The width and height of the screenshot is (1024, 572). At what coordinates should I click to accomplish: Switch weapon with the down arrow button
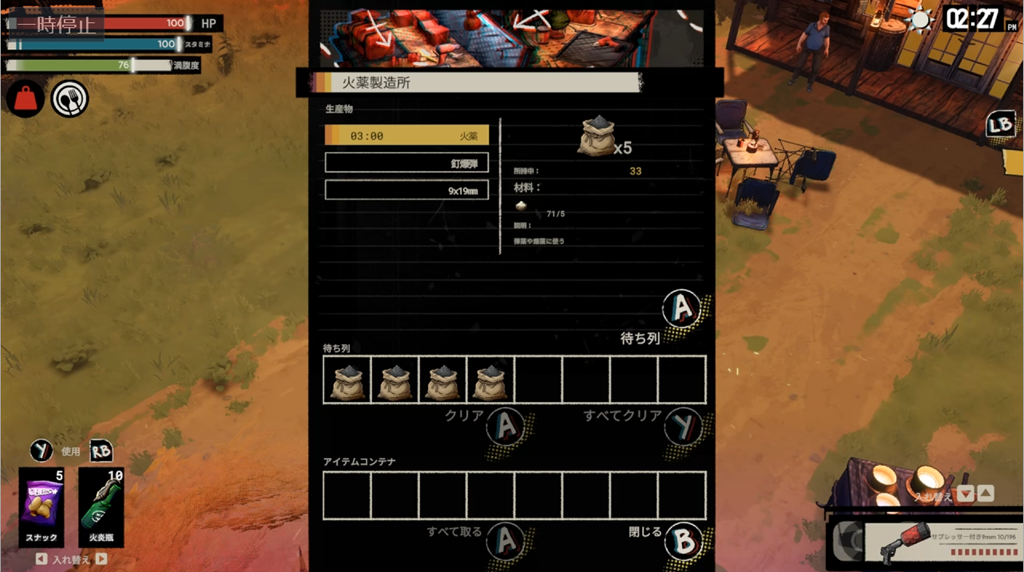[966, 493]
